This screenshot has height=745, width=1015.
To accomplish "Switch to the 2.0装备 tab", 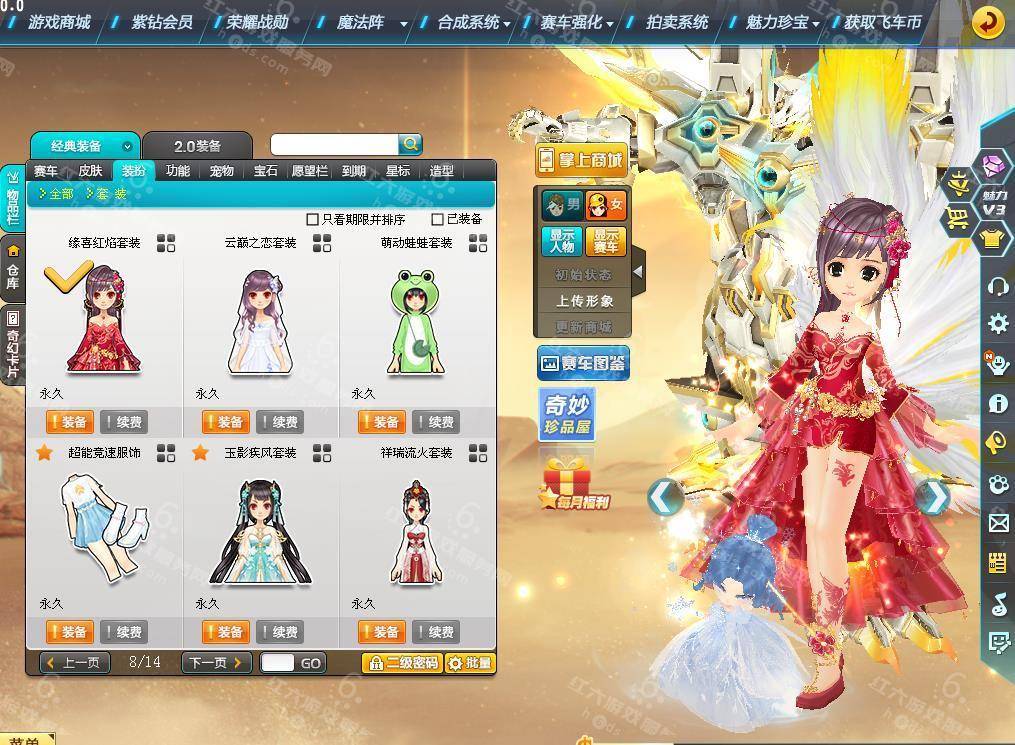I will 197,146.
